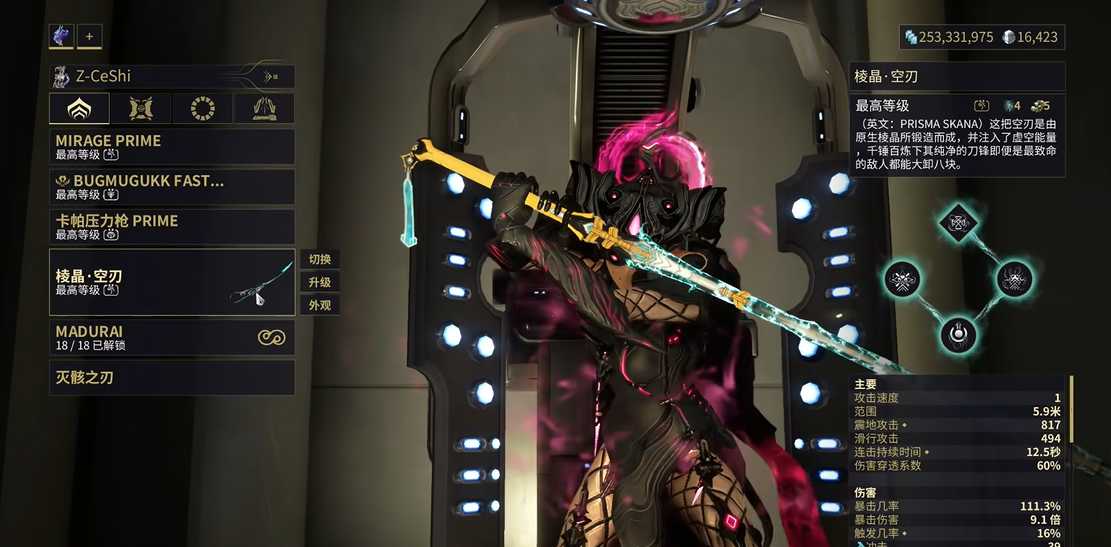This screenshot has width=1111, height=547.
Task: Select the bottom circular node of the ability tree
Action: (959, 333)
